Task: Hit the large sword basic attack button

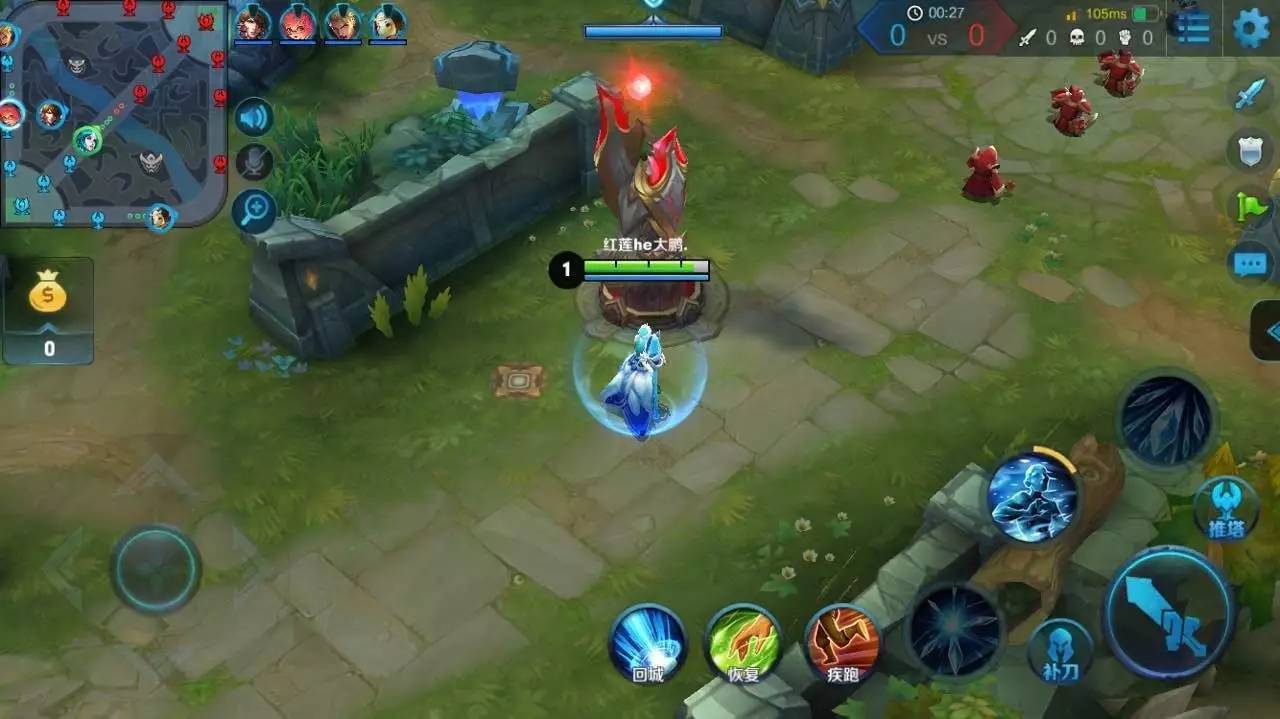Action: (x=1168, y=613)
